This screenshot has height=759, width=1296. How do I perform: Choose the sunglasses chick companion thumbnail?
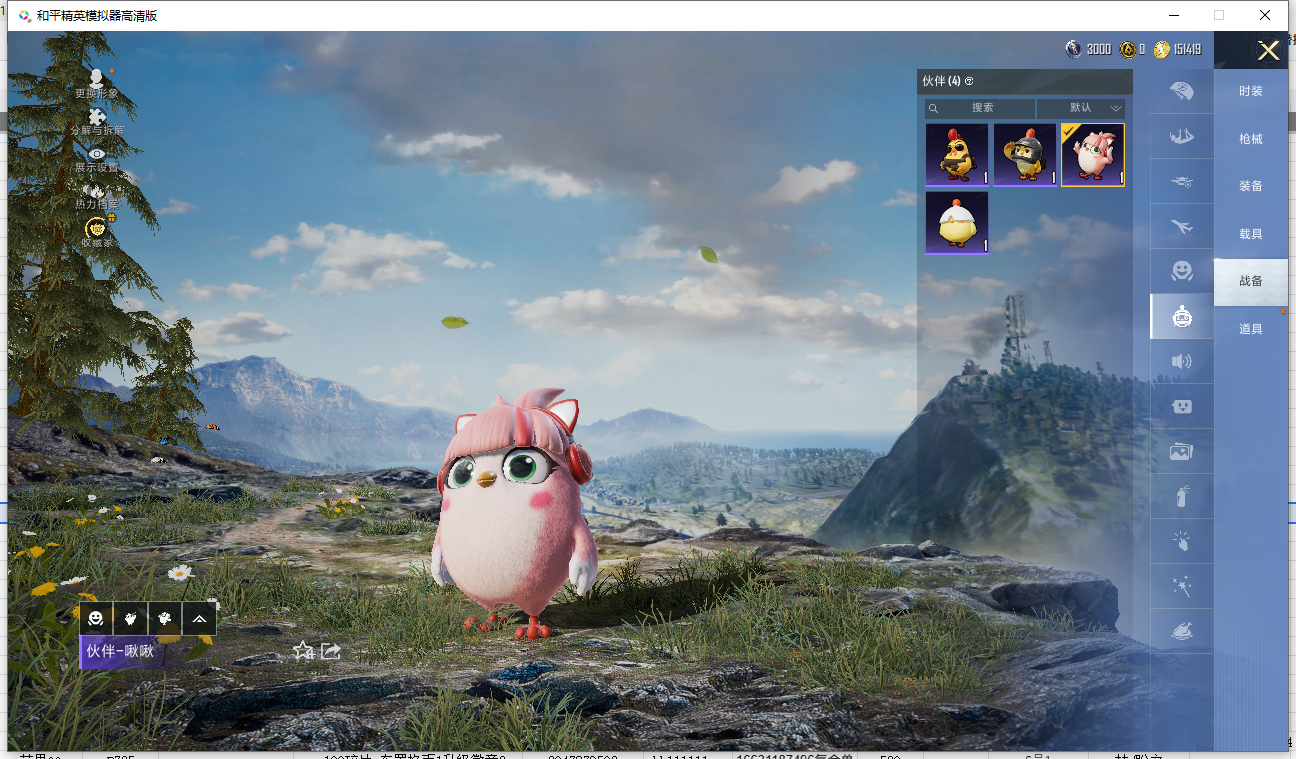click(957, 155)
